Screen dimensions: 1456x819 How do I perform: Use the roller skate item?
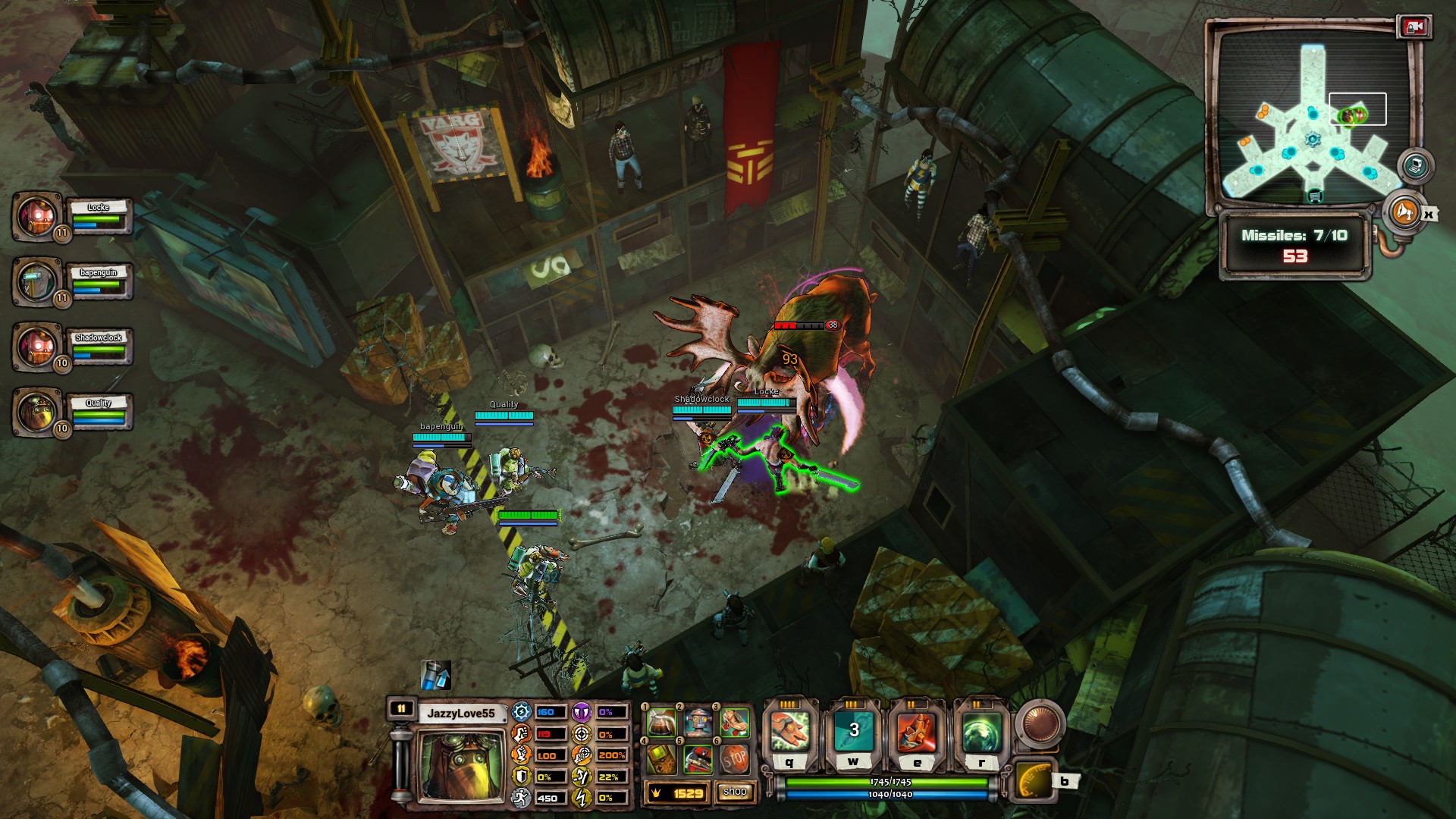tap(733, 723)
